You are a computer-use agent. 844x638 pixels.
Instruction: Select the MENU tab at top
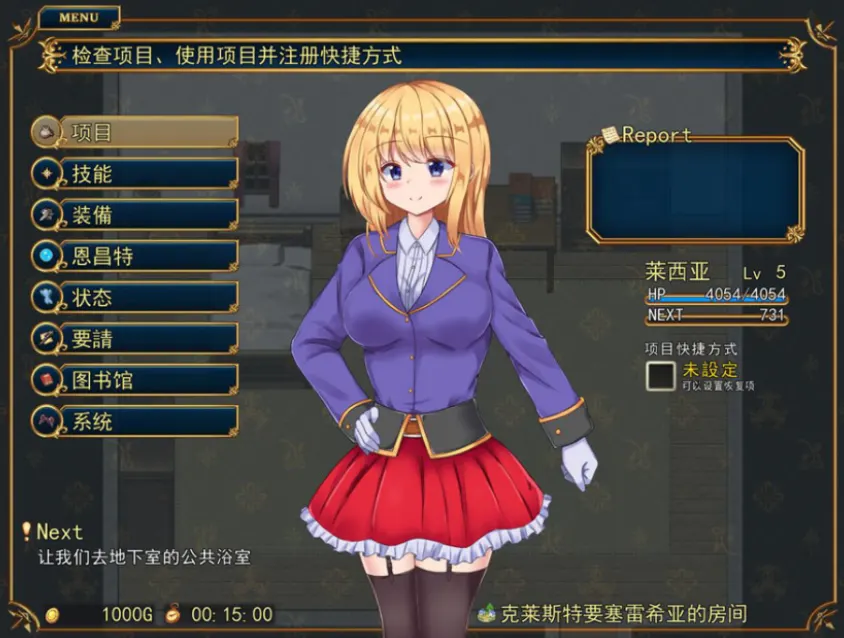click(x=79, y=17)
